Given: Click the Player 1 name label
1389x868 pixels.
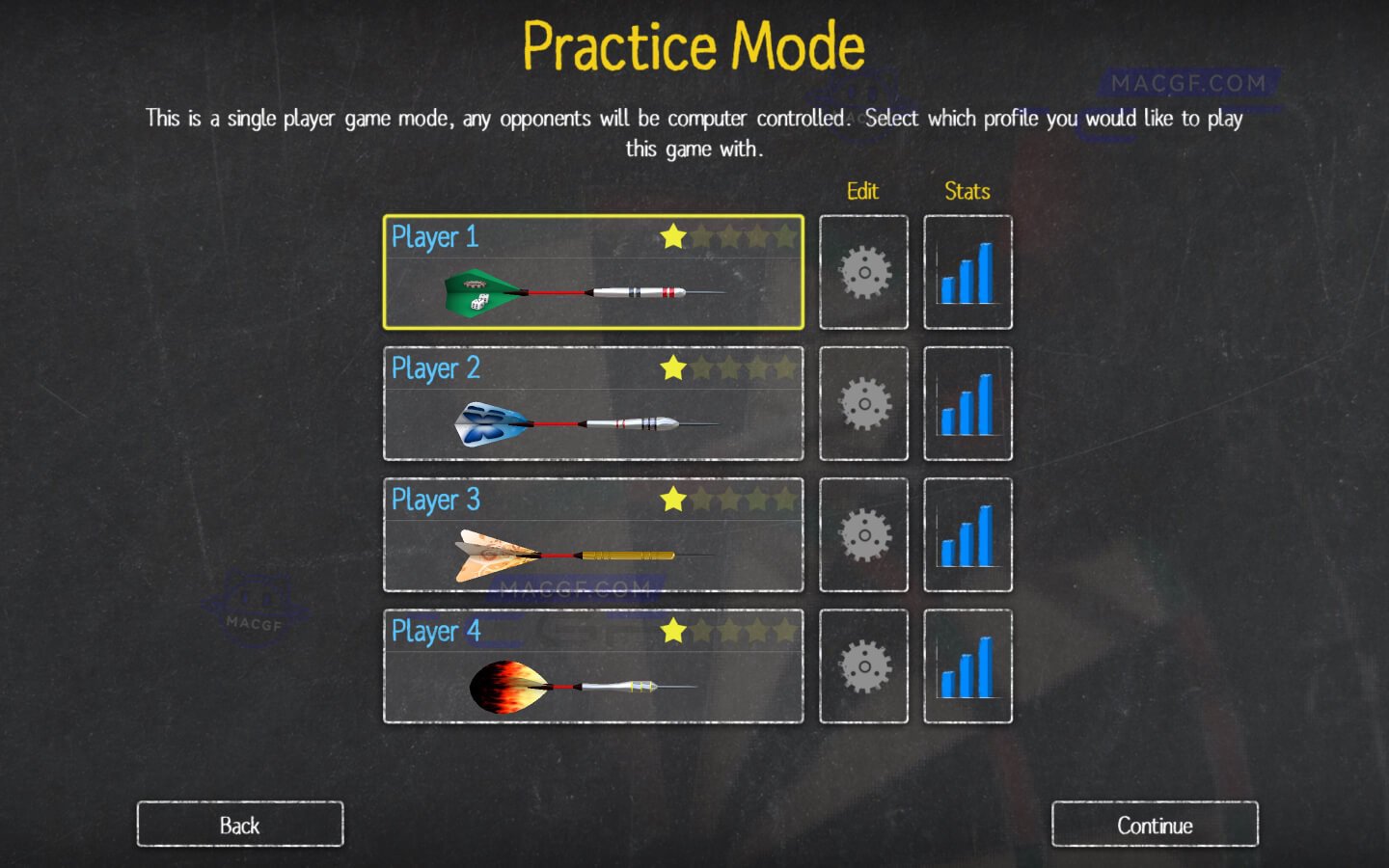Looking at the screenshot, I should 435,236.
